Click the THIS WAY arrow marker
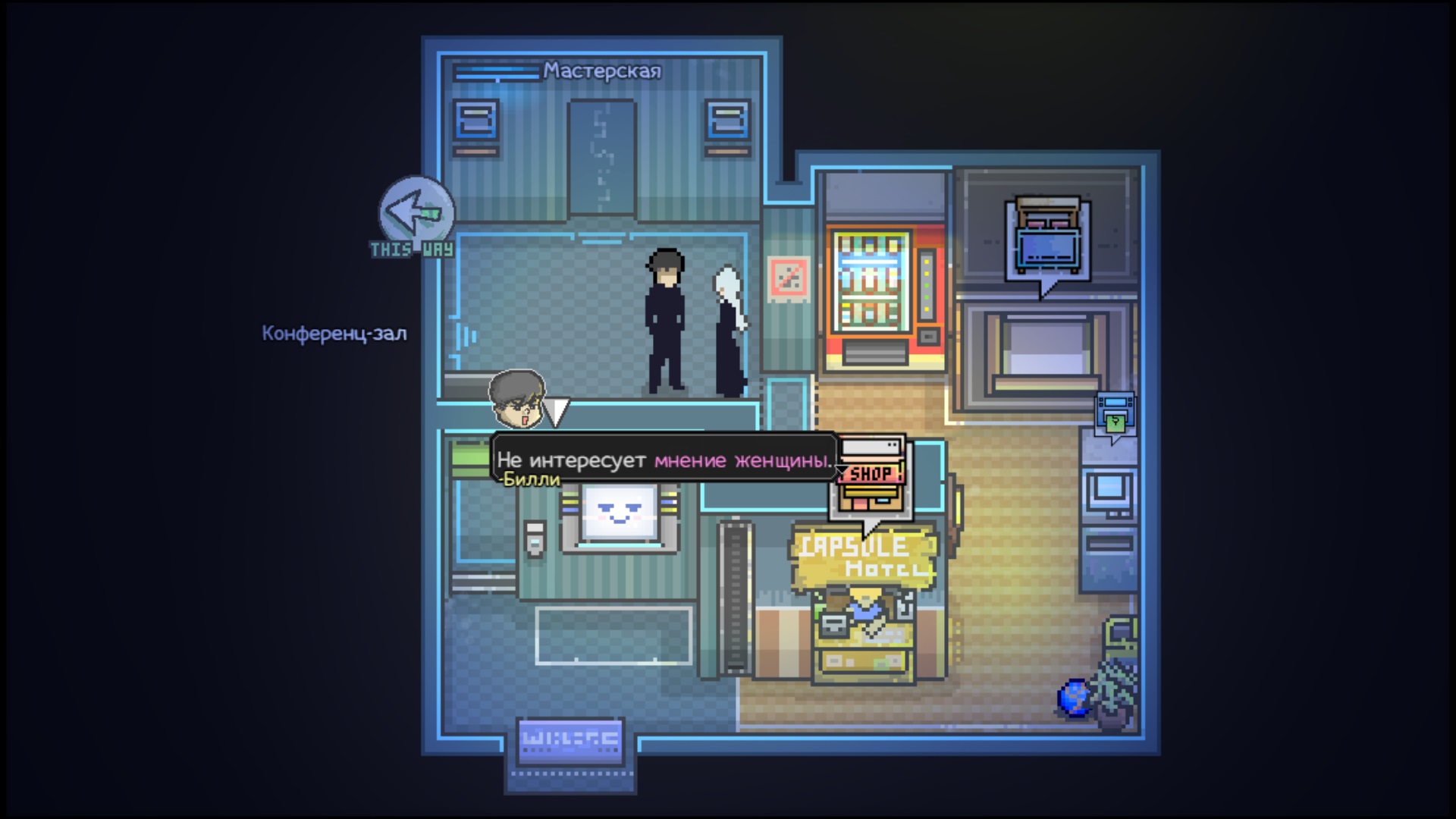The image size is (1456, 819). click(x=416, y=215)
